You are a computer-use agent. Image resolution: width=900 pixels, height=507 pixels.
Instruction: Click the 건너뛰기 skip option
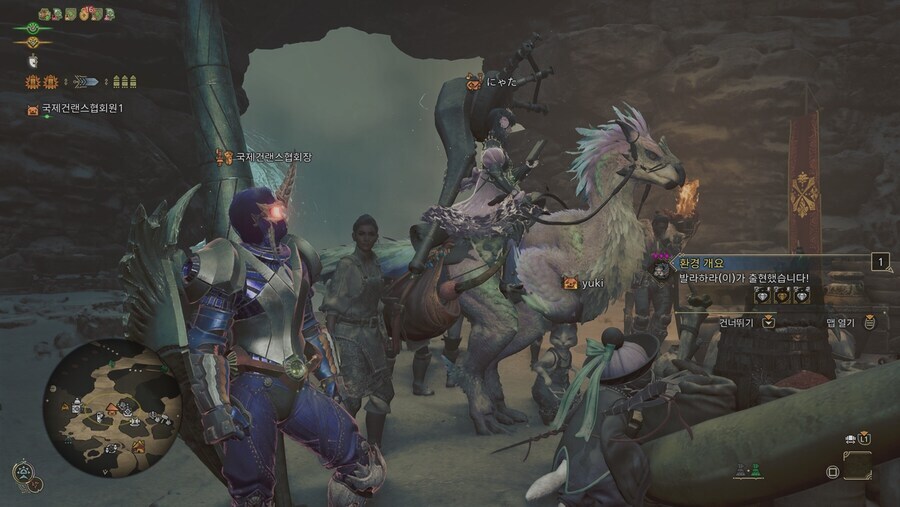coord(737,322)
